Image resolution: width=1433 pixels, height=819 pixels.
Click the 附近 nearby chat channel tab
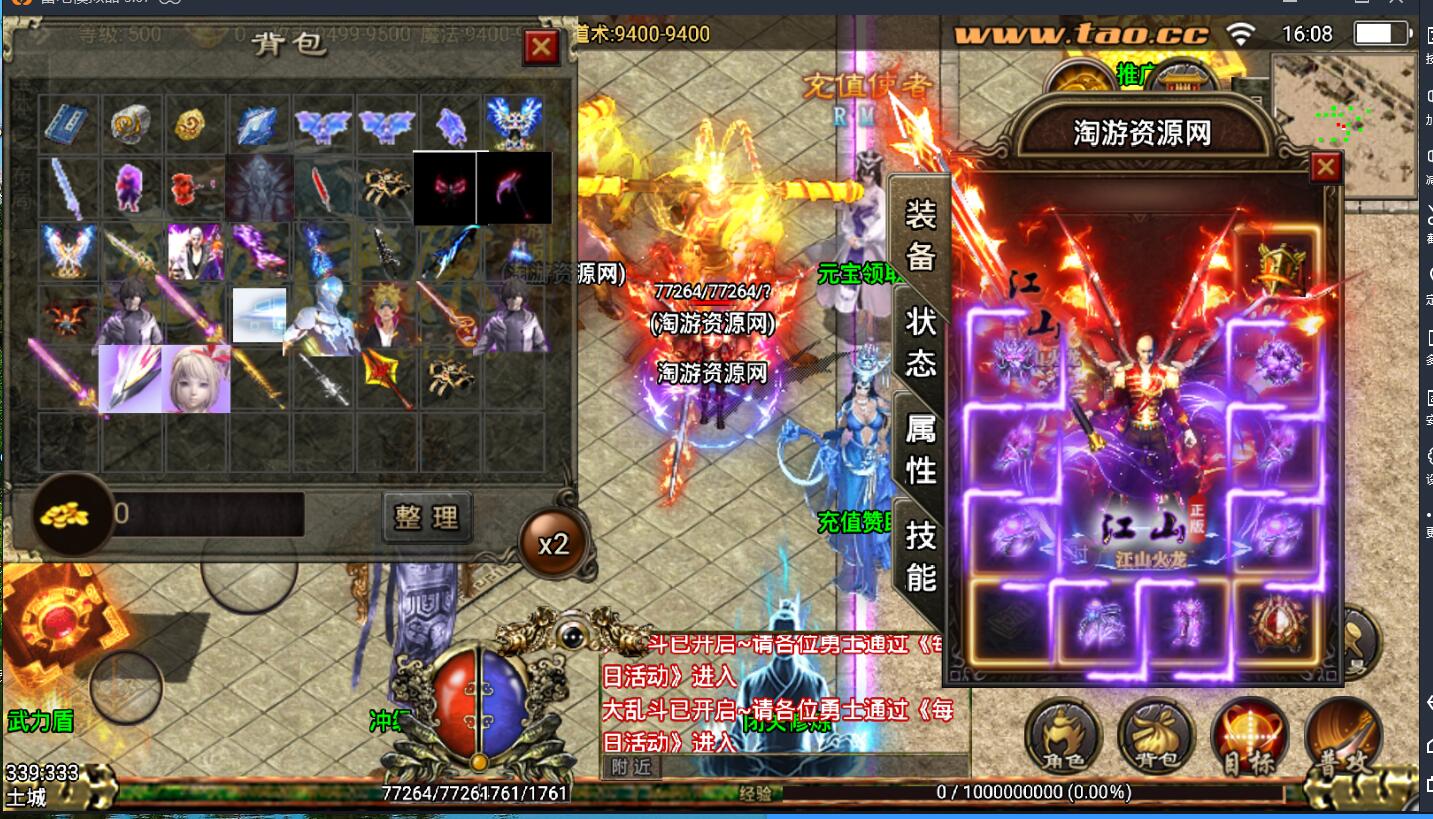632,767
